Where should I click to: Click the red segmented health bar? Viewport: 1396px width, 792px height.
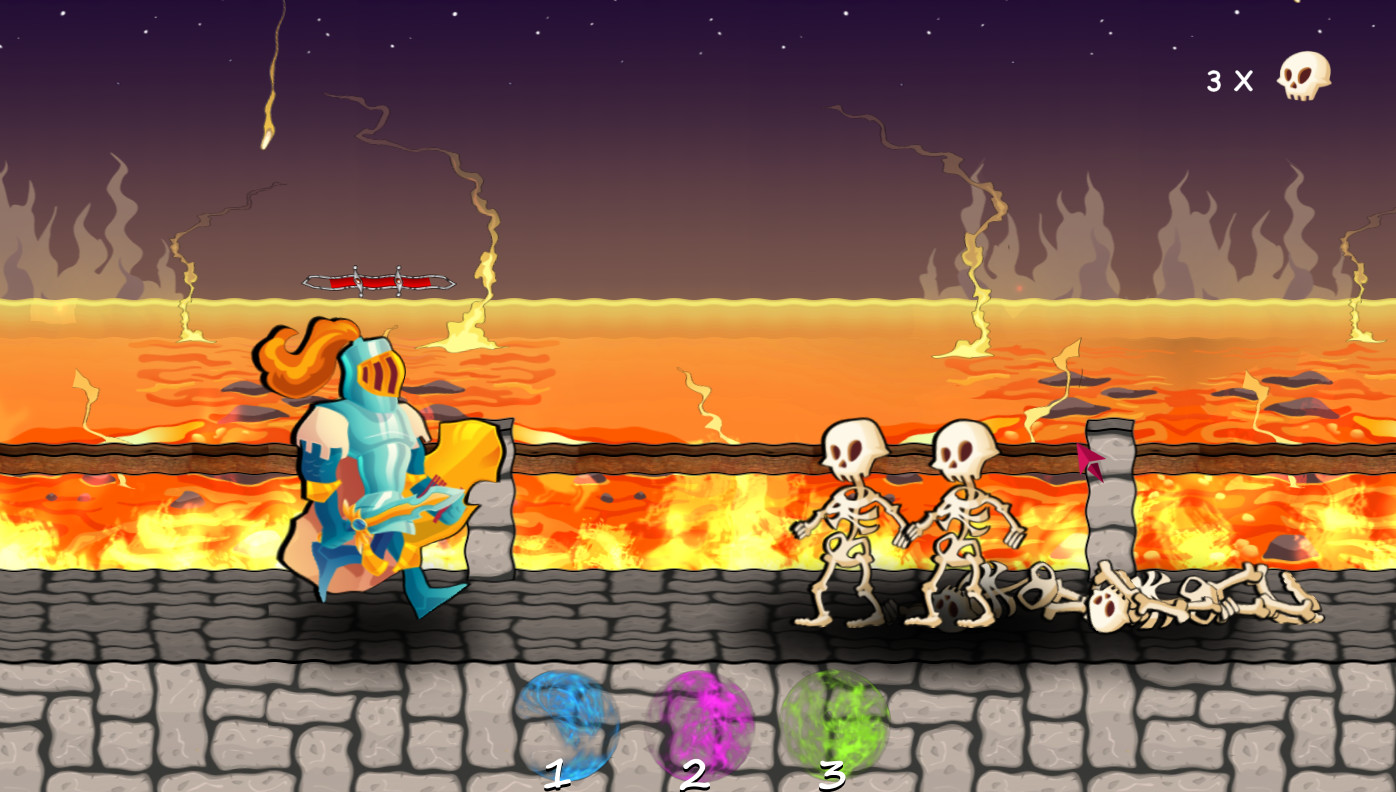pyautogui.click(x=378, y=280)
